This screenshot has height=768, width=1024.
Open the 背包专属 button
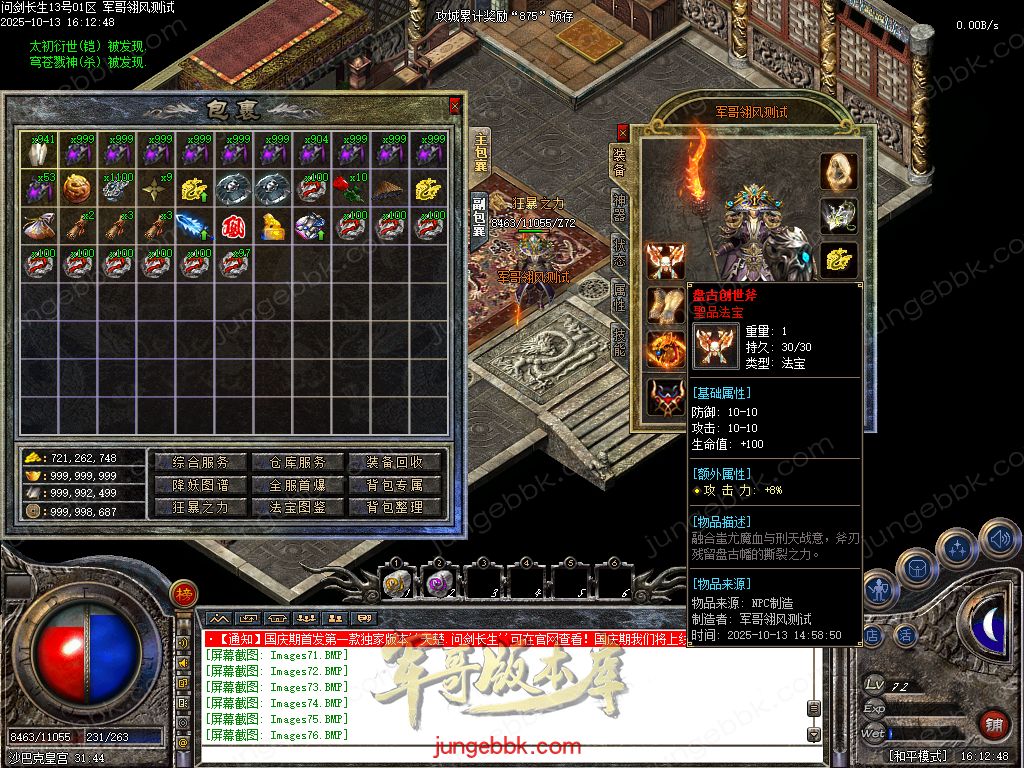(x=395, y=485)
